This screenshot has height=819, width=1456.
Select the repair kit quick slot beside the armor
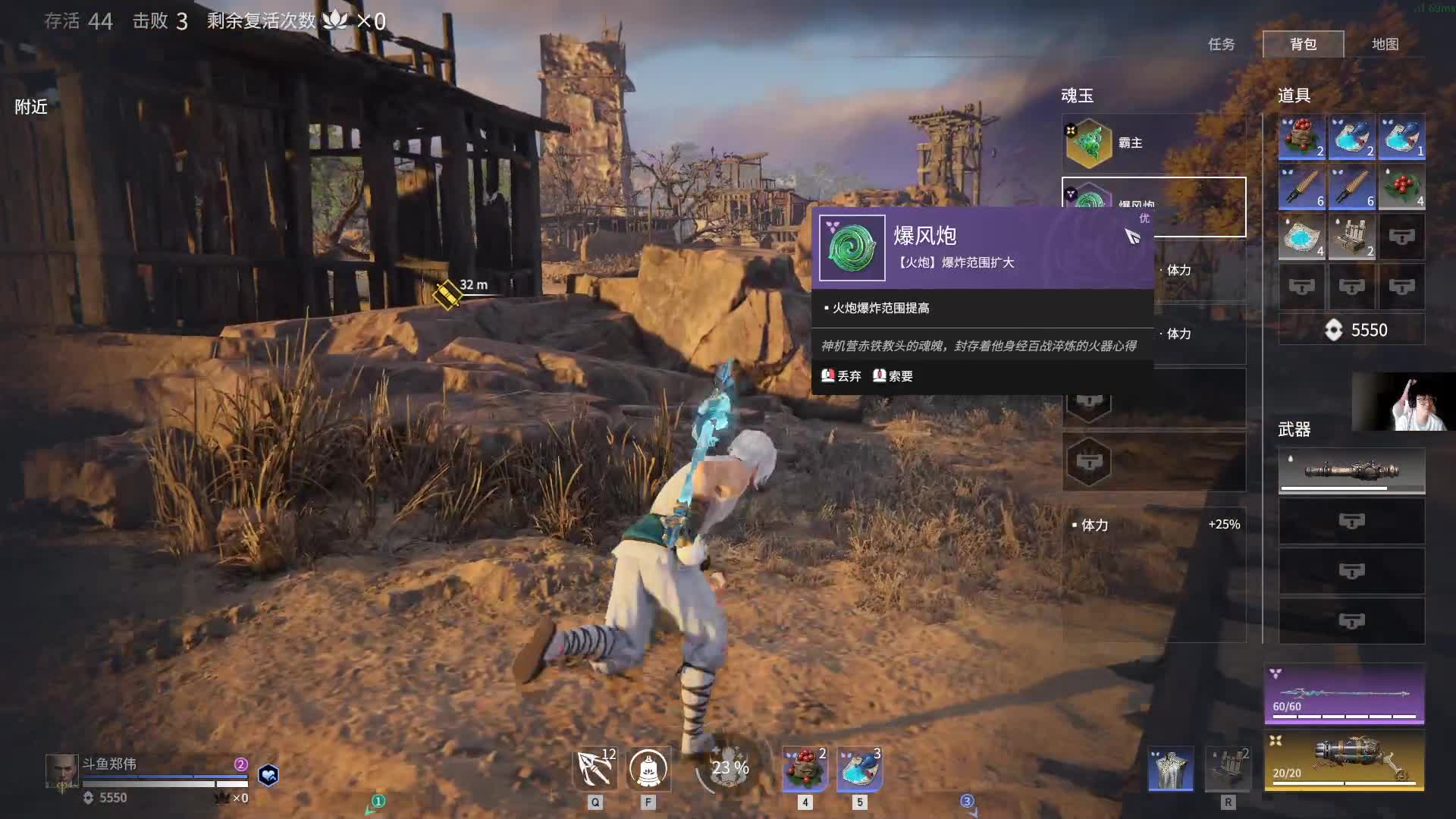[1228, 768]
